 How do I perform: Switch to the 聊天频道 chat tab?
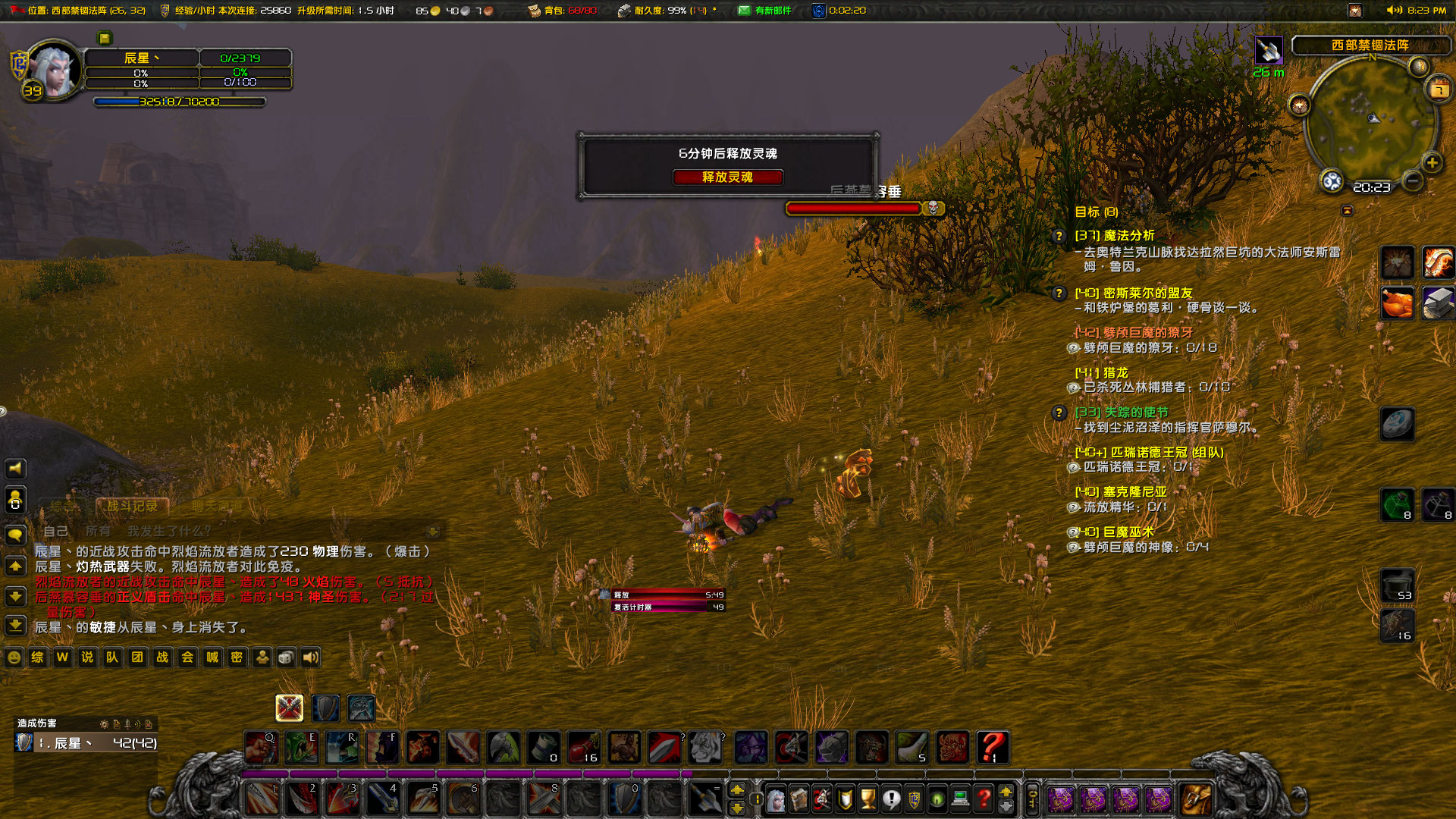point(218,506)
